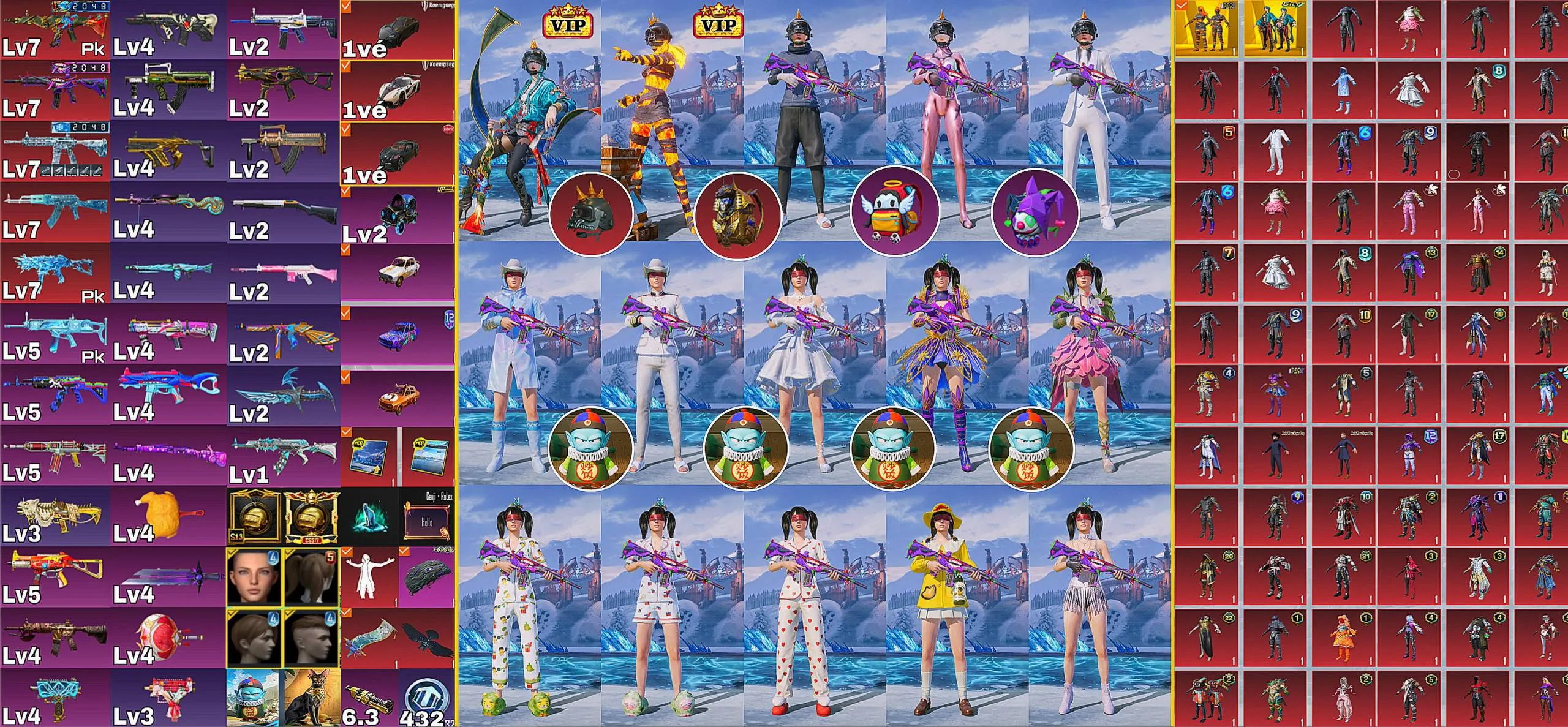The image size is (1568, 727).
Task: Select the small orange car skin
Action: point(397,395)
